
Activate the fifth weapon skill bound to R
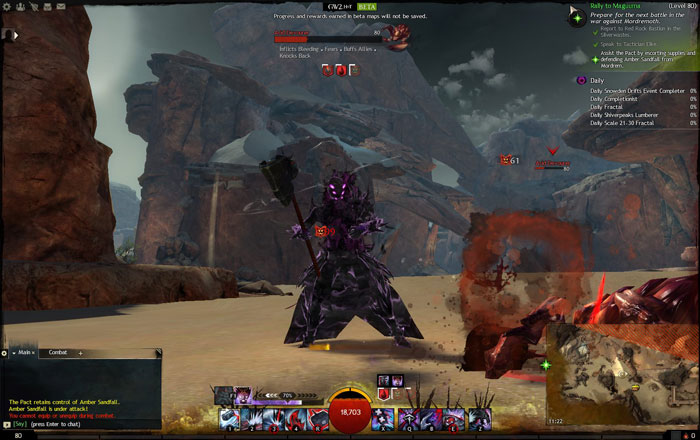[317, 419]
